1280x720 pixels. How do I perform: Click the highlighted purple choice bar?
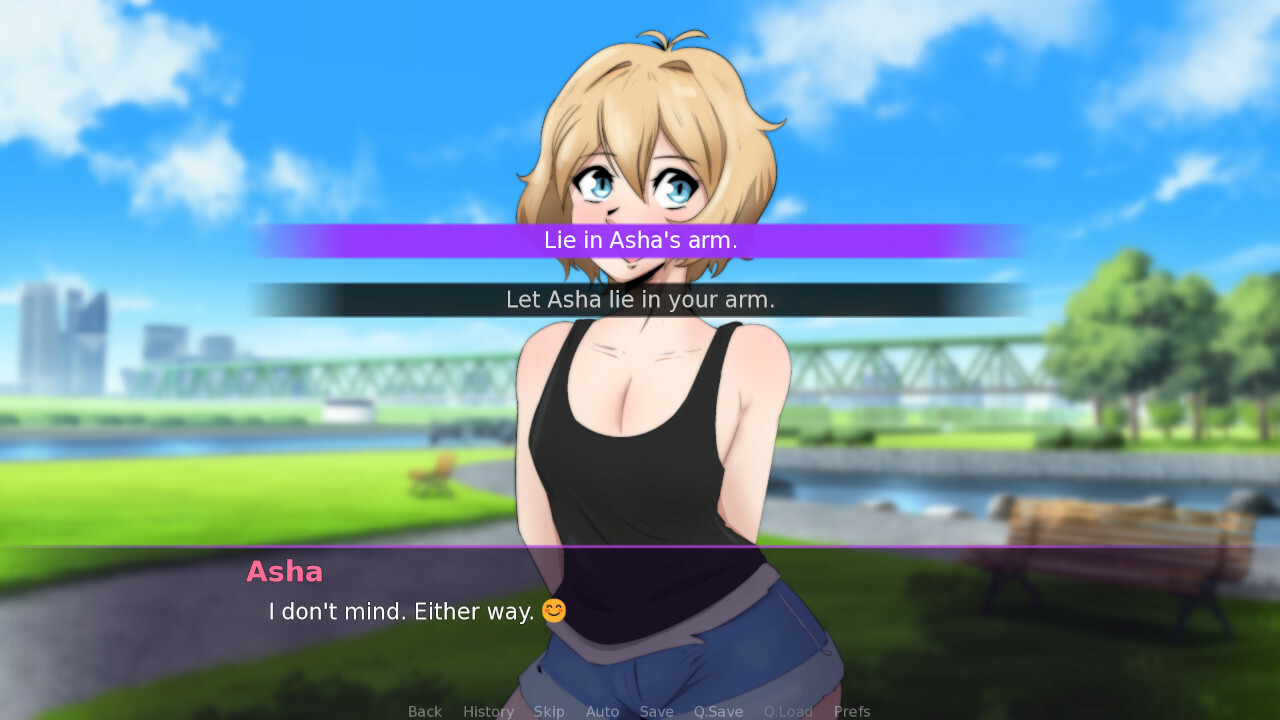(640, 240)
